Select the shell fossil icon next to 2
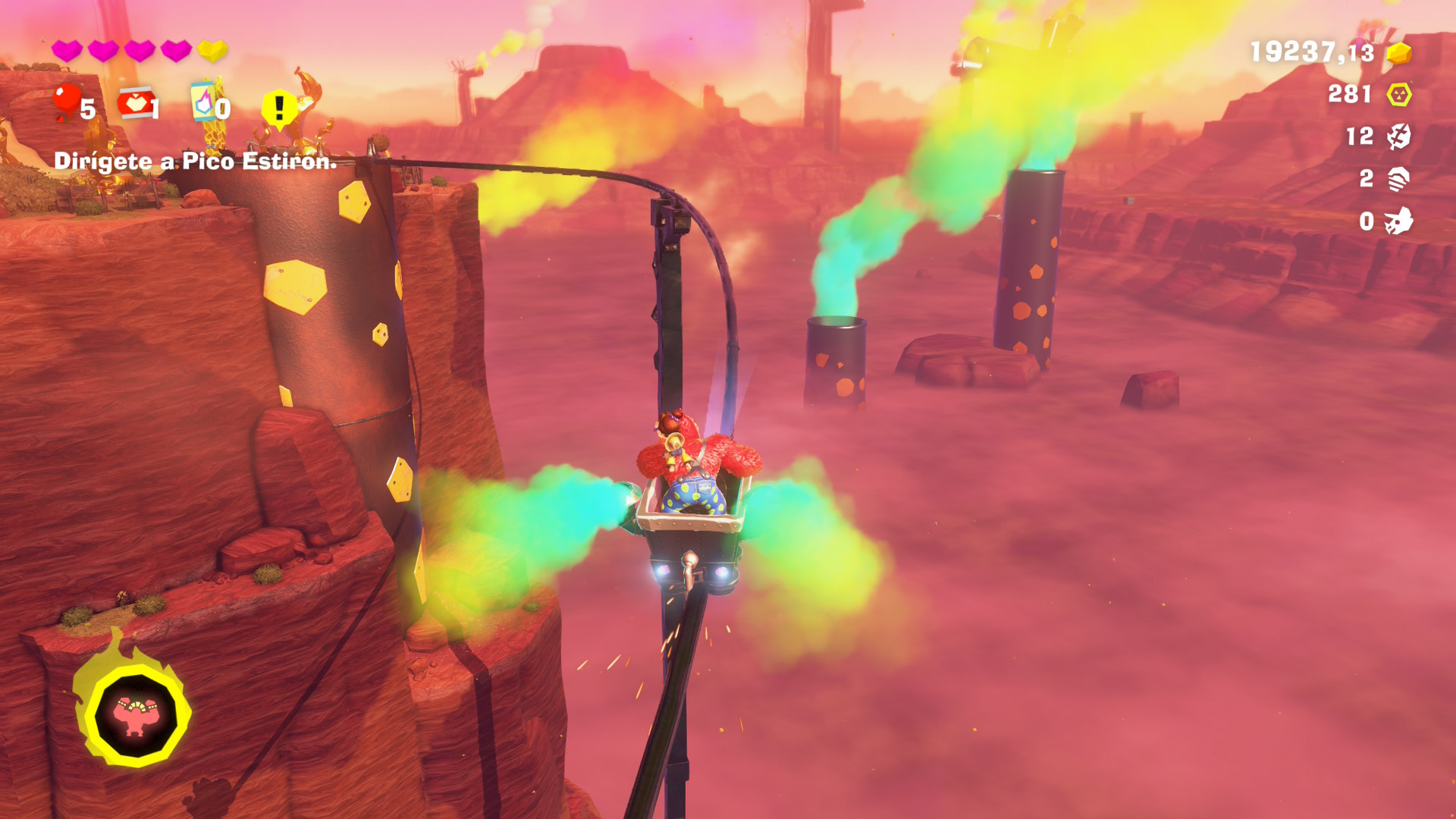 tap(1398, 179)
